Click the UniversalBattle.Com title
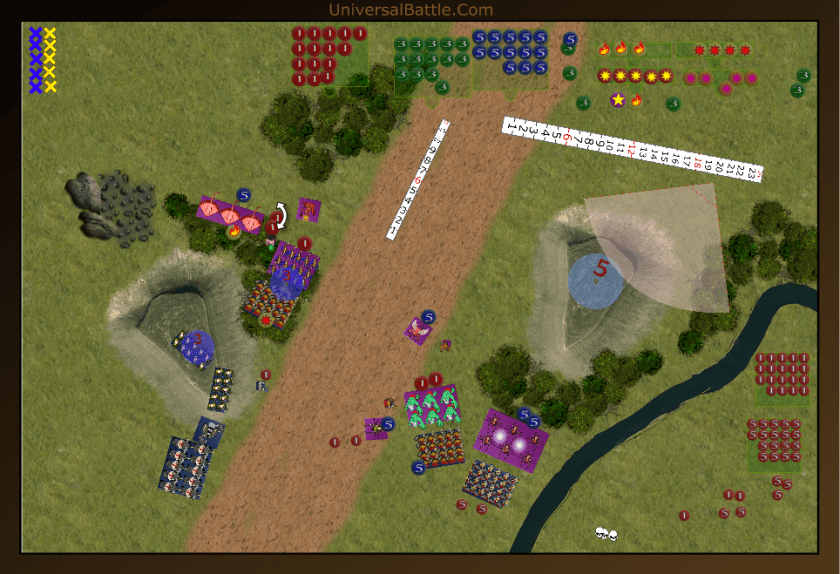Screen dimensions: 840x574 tap(411, 10)
